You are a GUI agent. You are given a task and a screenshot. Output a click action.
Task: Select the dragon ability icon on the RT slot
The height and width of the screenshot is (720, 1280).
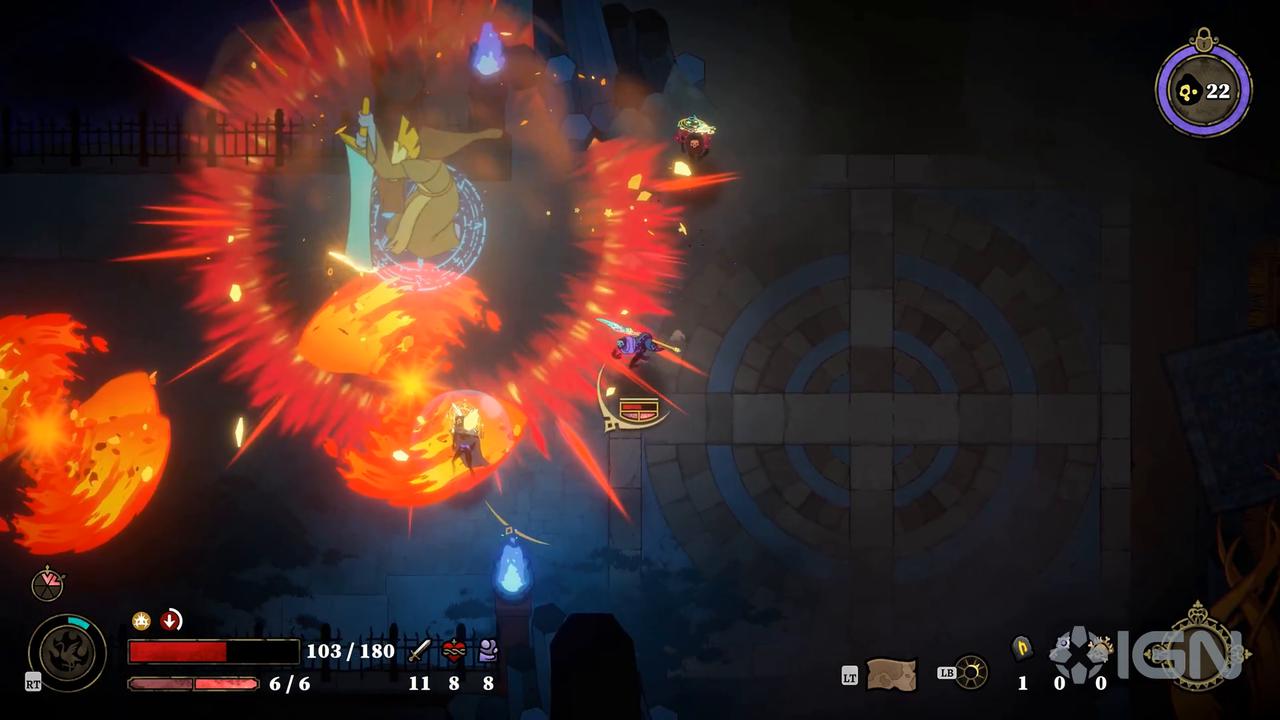pyautogui.click(x=67, y=651)
